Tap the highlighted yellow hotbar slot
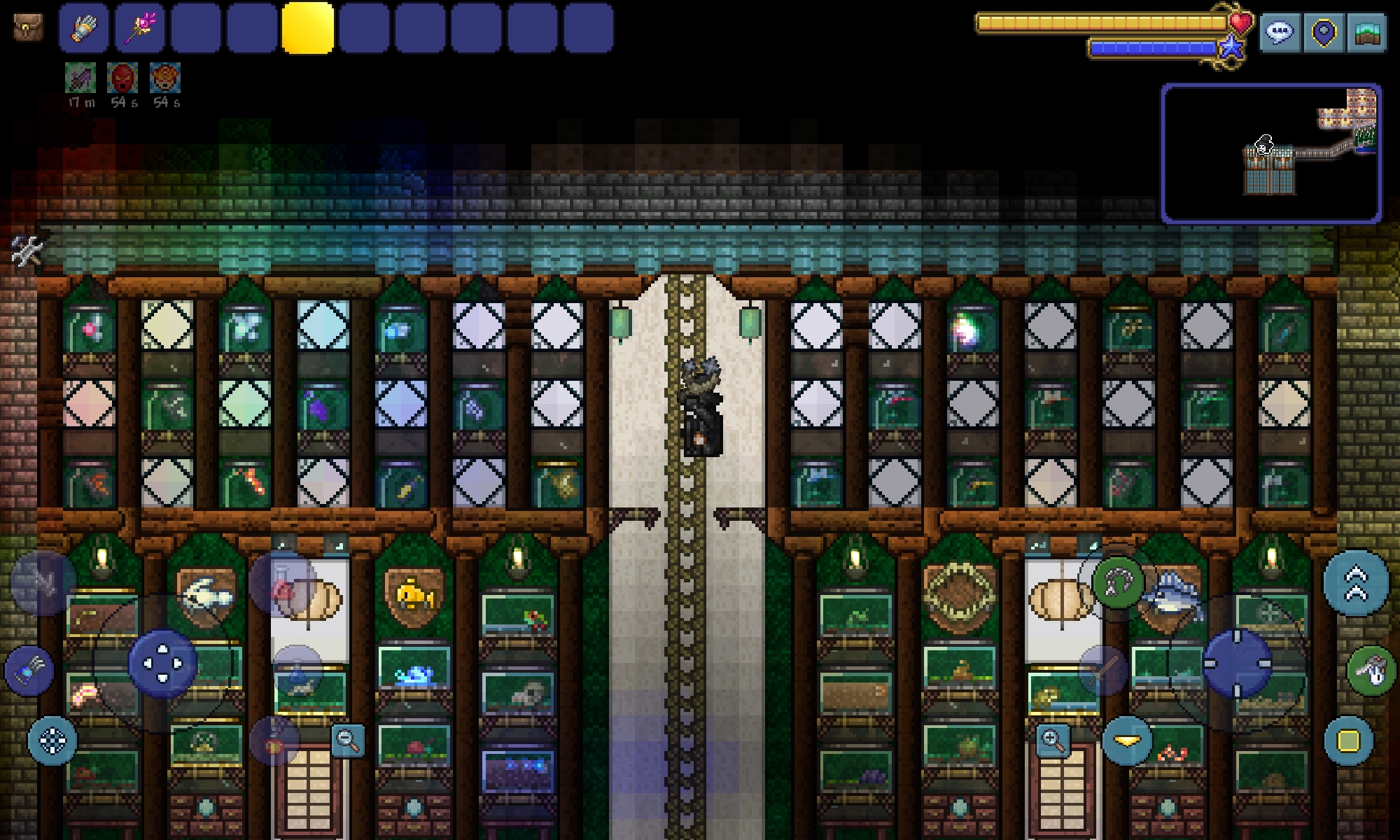Image resolution: width=1400 pixels, height=840 pixels. [308, 28]
